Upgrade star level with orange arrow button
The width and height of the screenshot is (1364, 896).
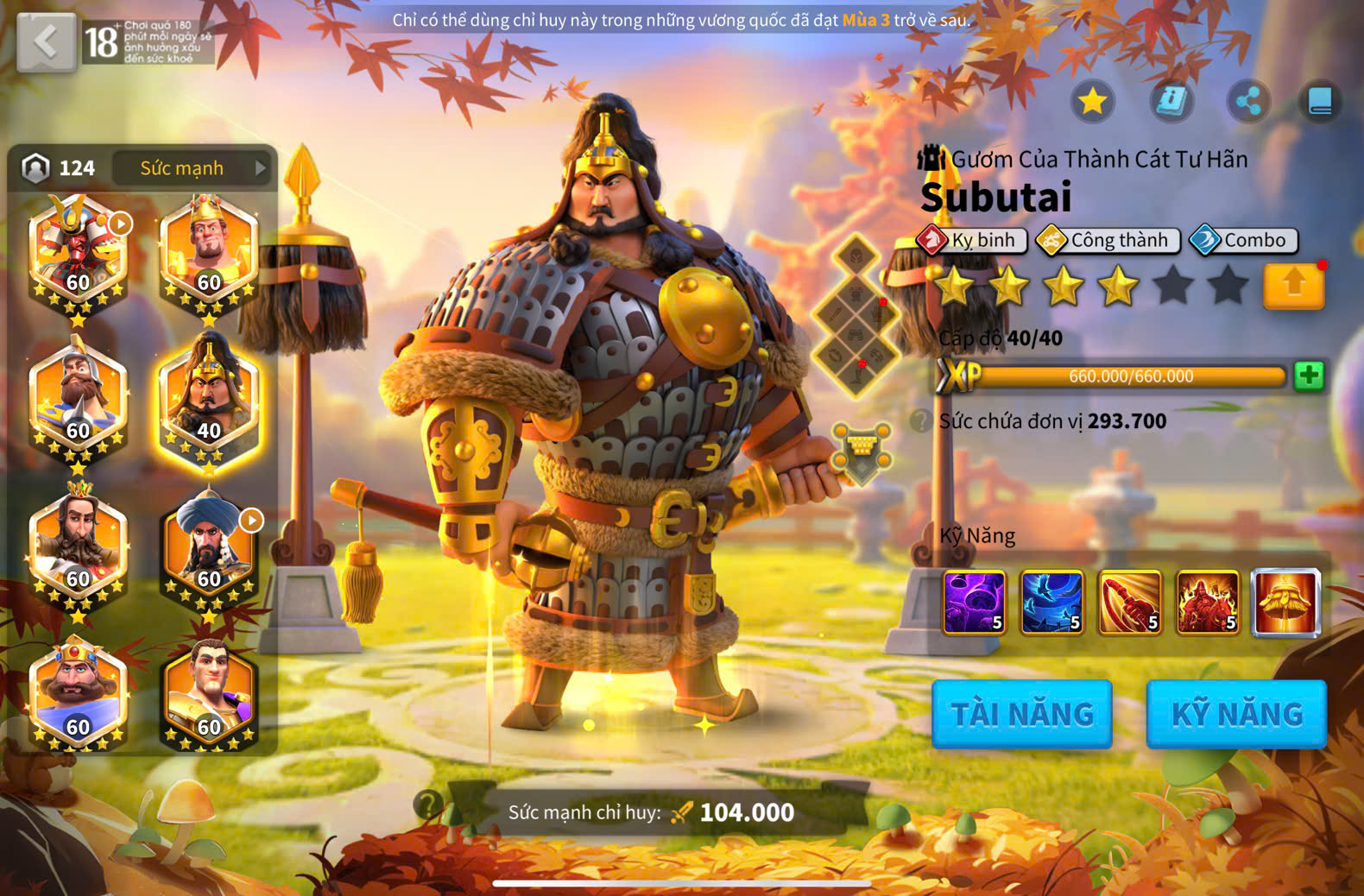(1293, 285)
